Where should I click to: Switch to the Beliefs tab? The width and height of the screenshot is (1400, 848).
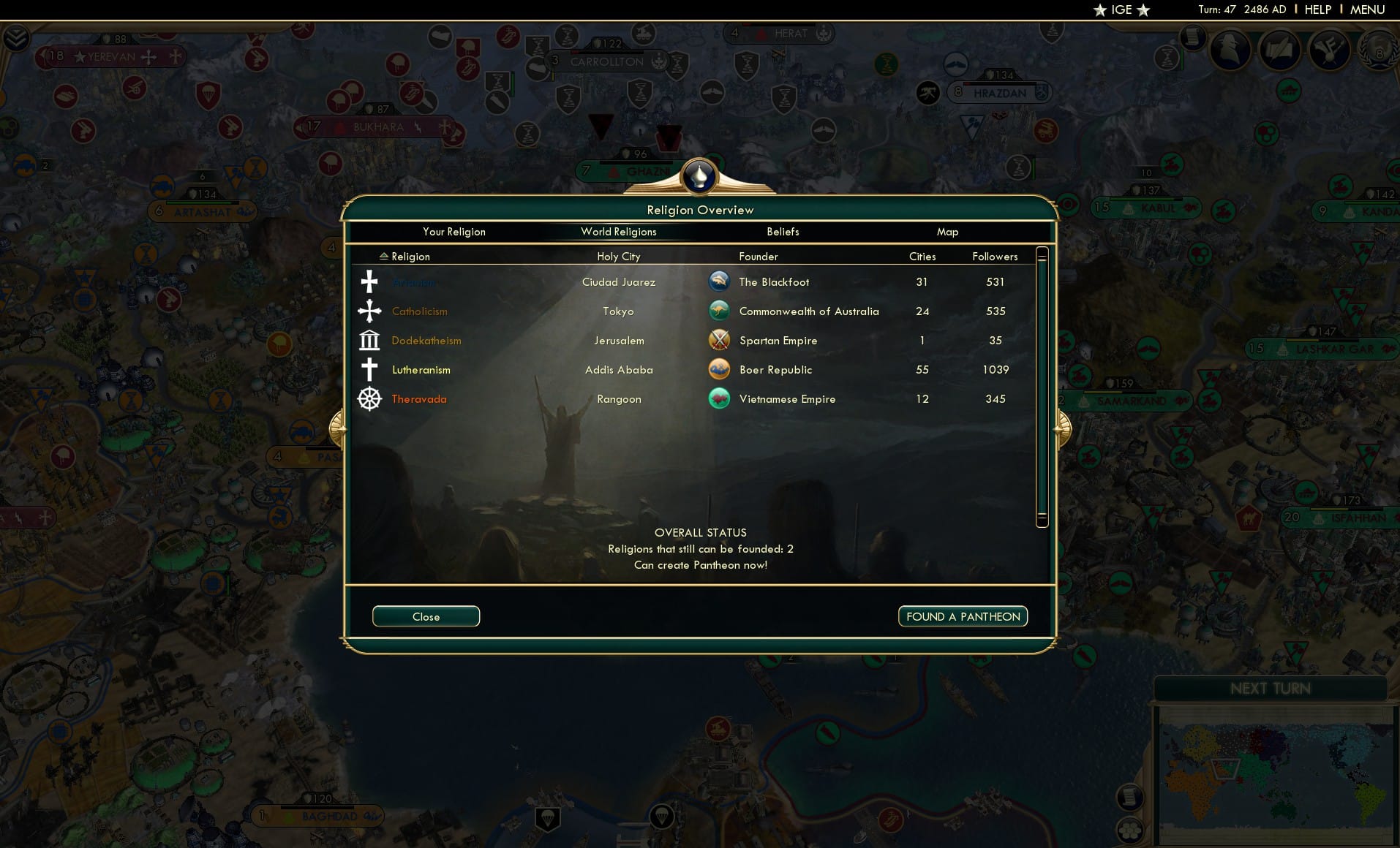(783, 232)
